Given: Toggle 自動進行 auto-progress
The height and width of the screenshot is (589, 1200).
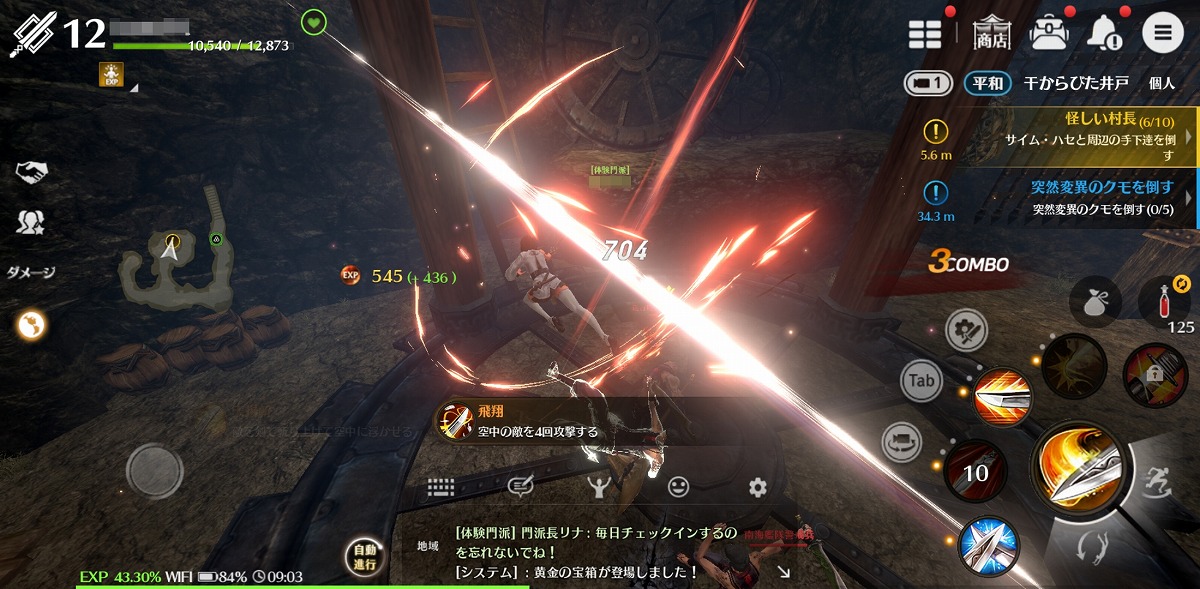Looking at the screenshot, I should point(364,558).
